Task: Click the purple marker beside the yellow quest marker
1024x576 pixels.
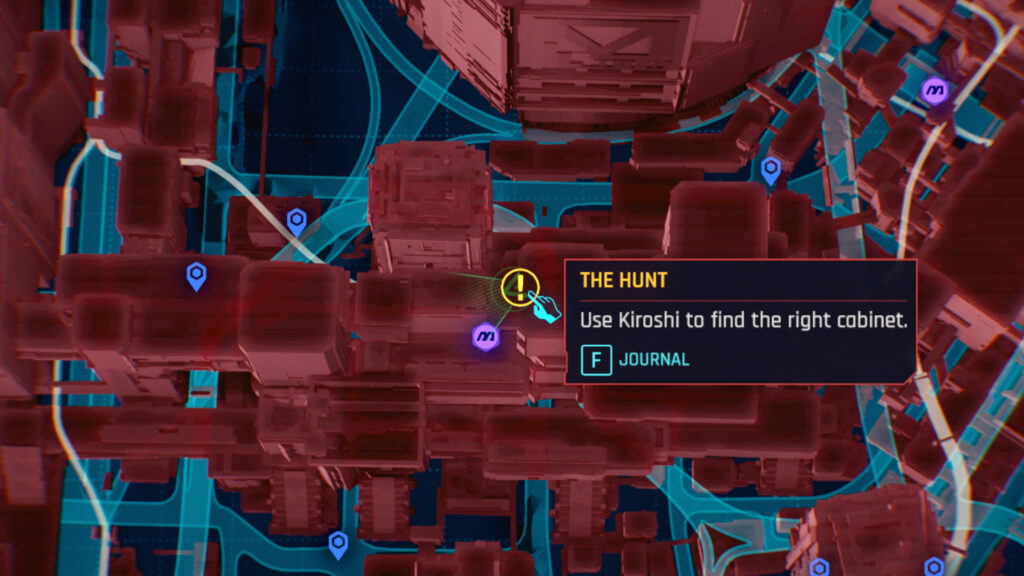Action: coord(486,336)
